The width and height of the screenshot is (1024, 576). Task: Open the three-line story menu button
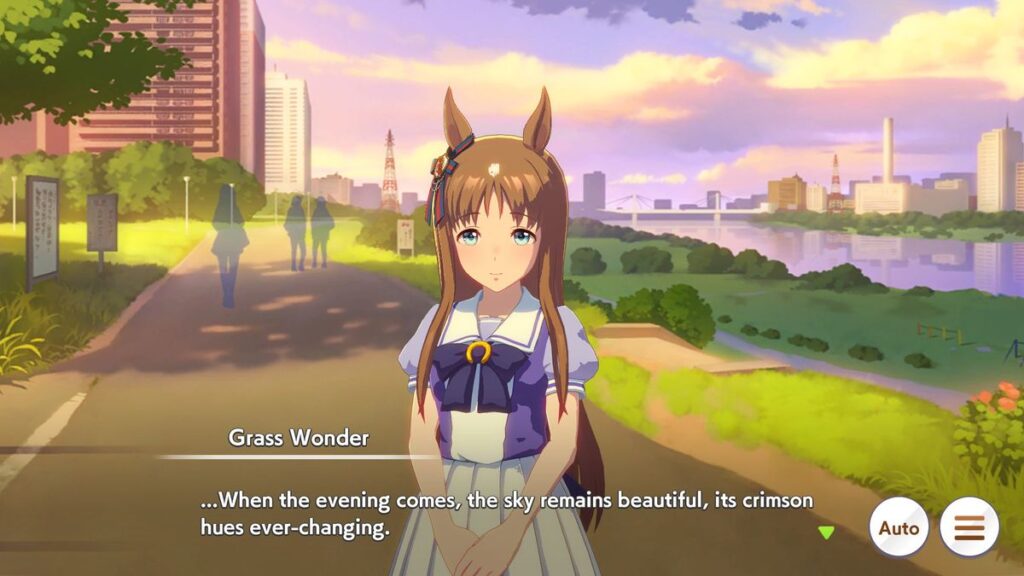click(969, 527)
